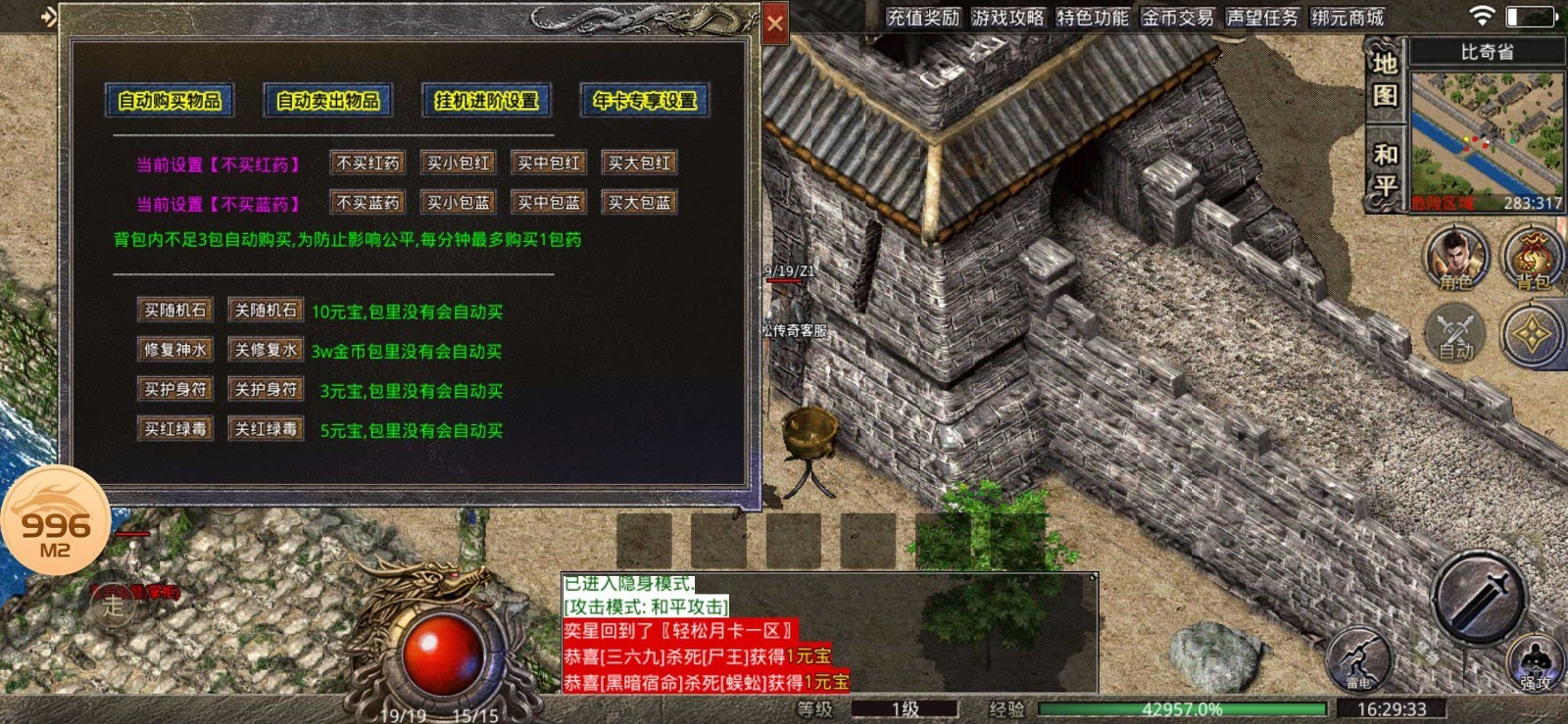Enable 买护身符 automatic amulet buying
Image resolution: width=1568 pixels, height=724 pixels.
173,389
